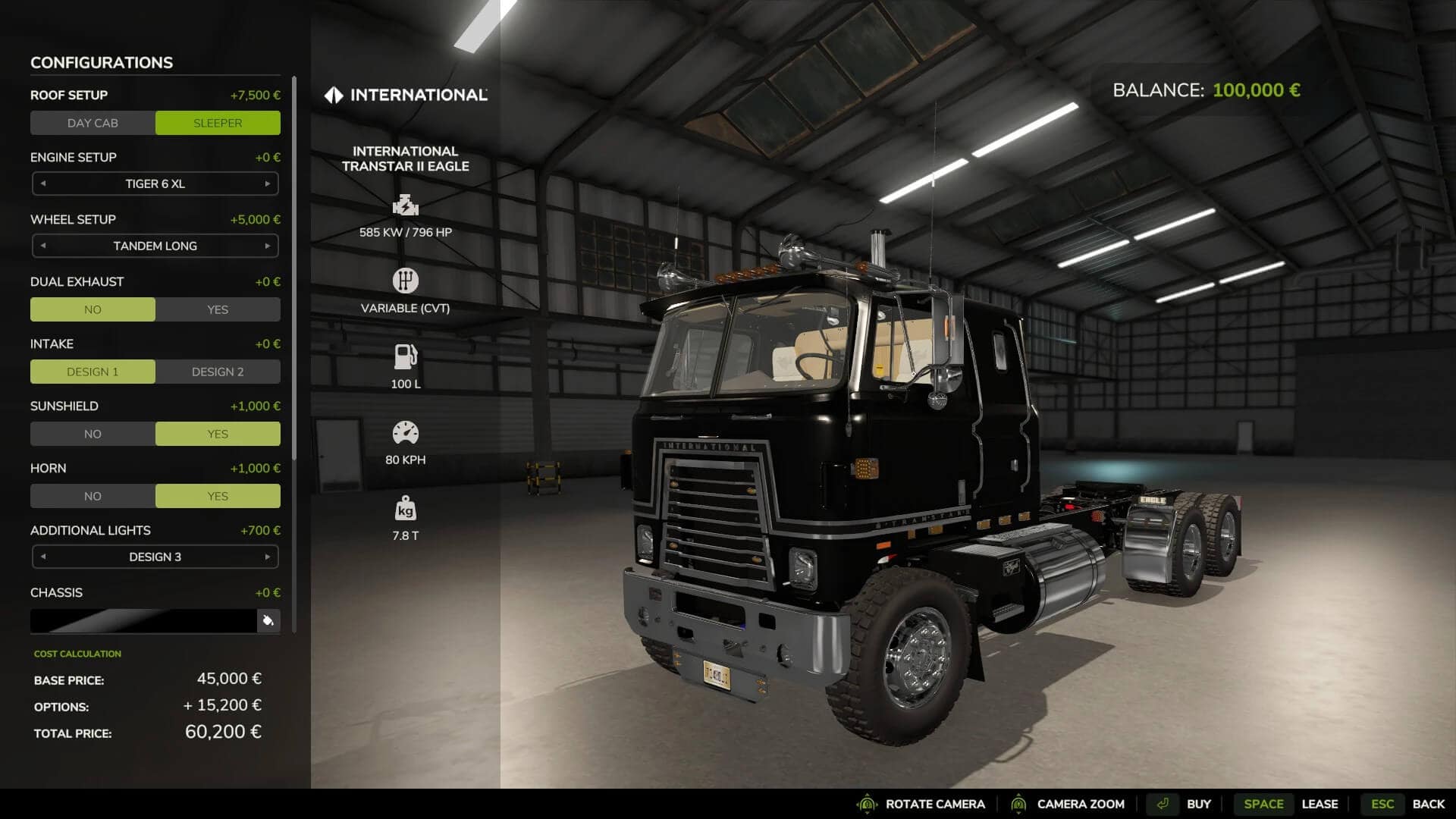Screen dimensions: 1456x819
Task: Select the Day Cab roof setup
Action: coord(93,123)
